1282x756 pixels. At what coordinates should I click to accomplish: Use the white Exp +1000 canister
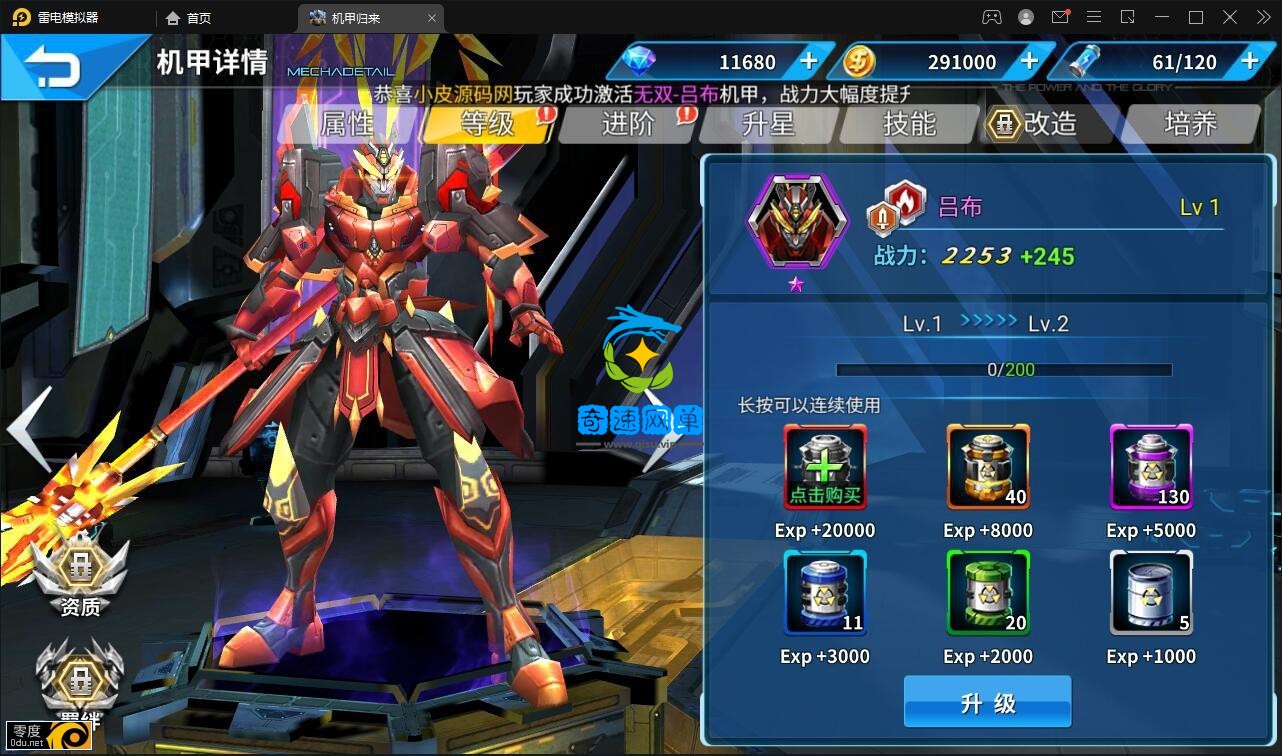[1151, 593]
